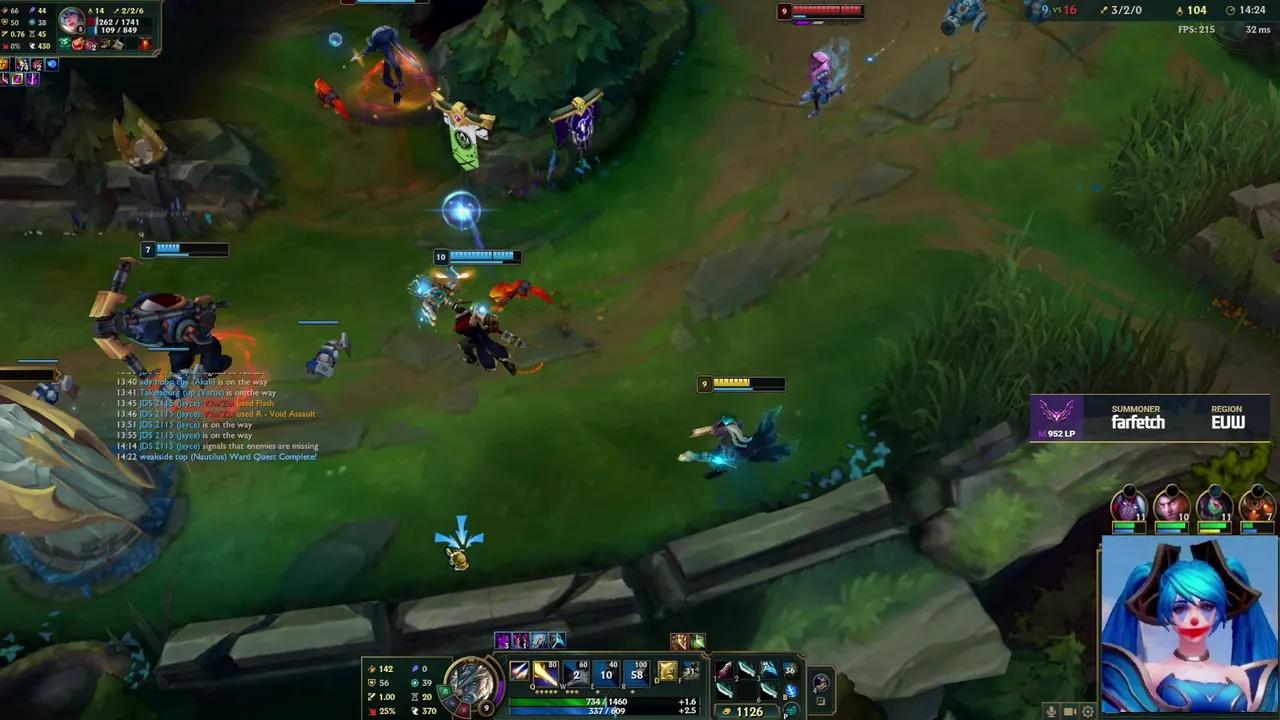
Task: Click Sona's champion portrait in top-left HUD
Action: (x=70, y=20)
